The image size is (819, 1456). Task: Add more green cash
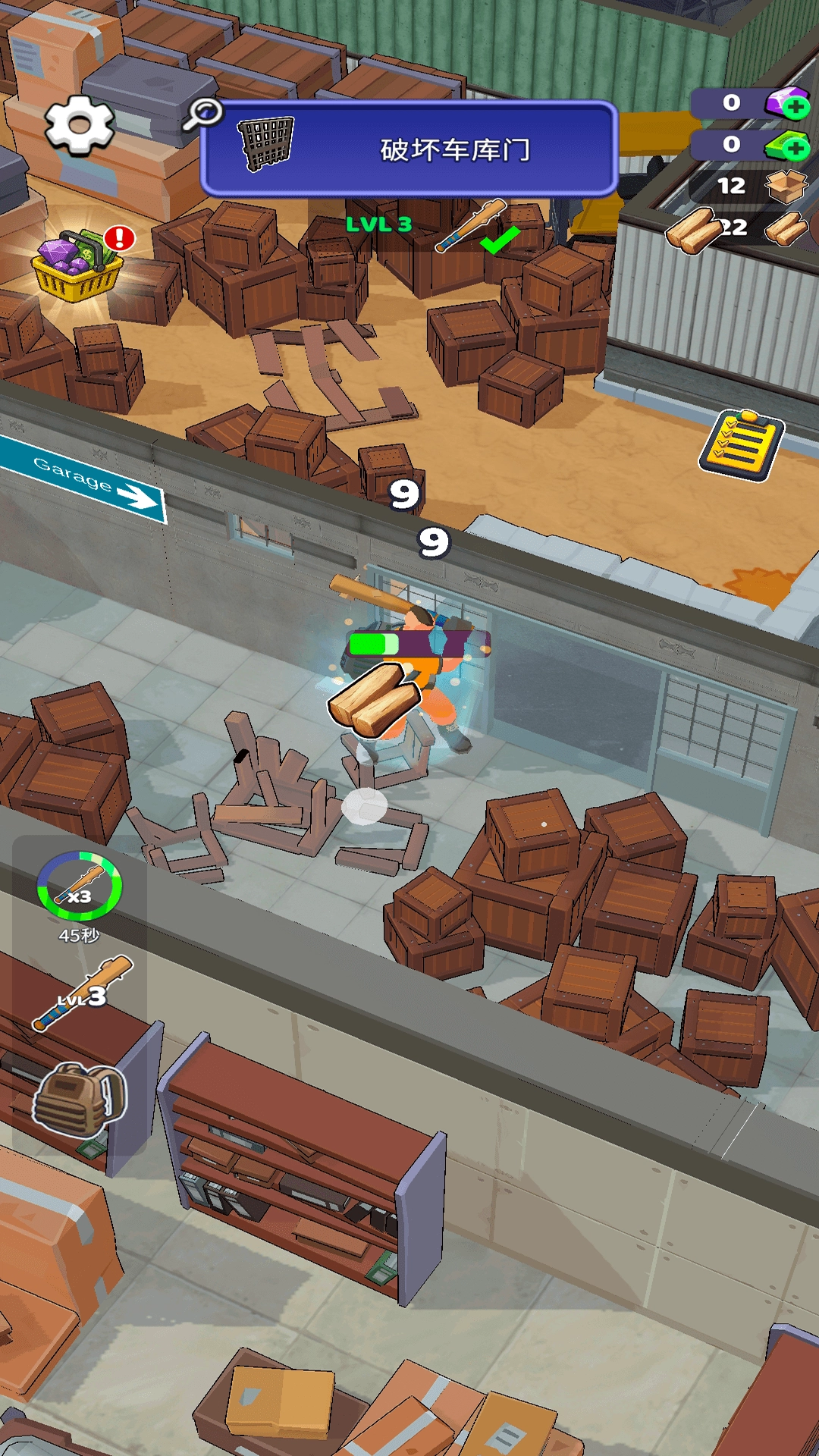[x=794, y=146]
